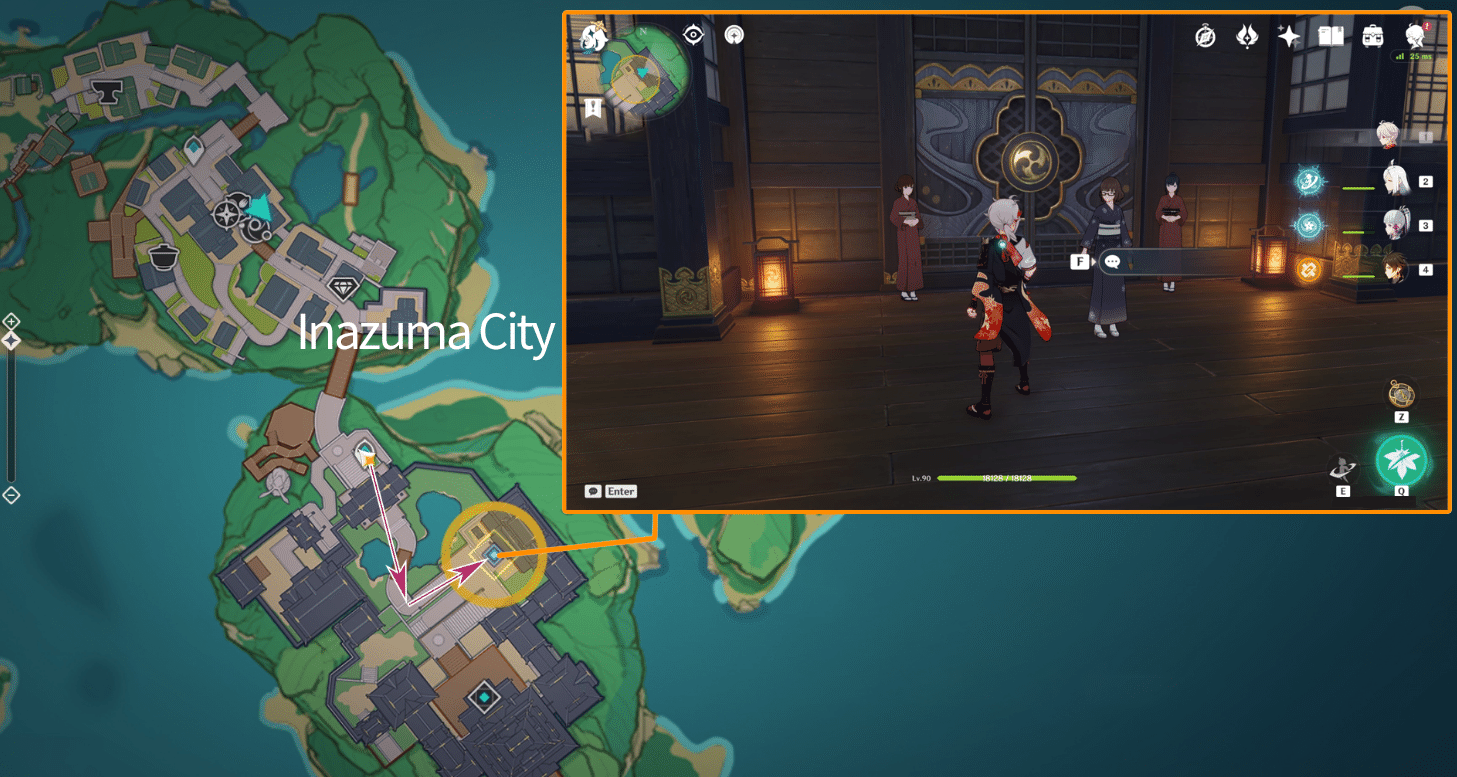Open the co-op eye icon near minimap

tap(694, 35)
